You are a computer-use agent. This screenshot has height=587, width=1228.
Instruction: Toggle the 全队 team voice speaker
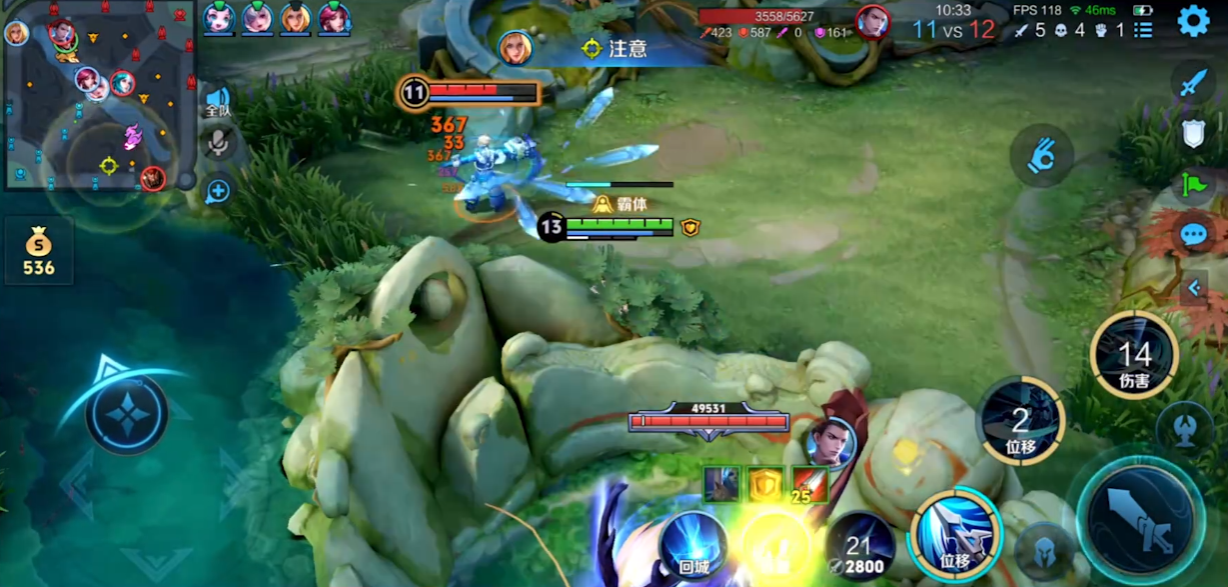(218, 103)
